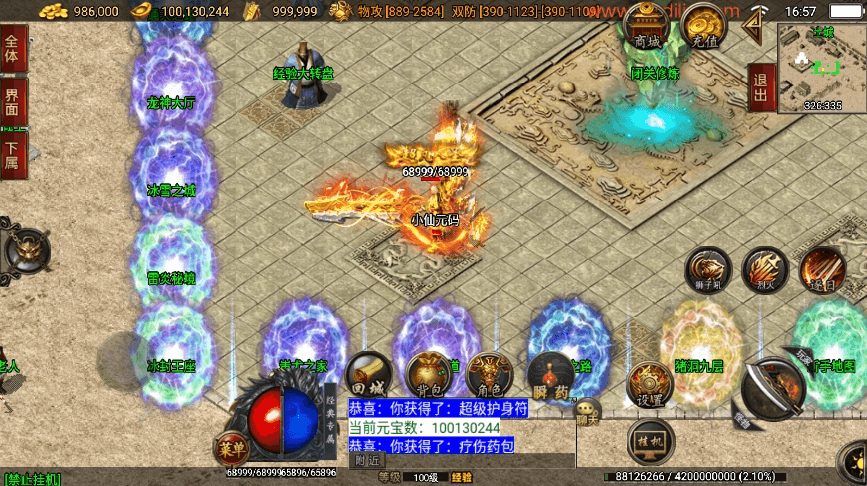Activate the 烈火 flame sword skill
The width and height of the screenshot is (867, 486).
click(x=765, y=270)
